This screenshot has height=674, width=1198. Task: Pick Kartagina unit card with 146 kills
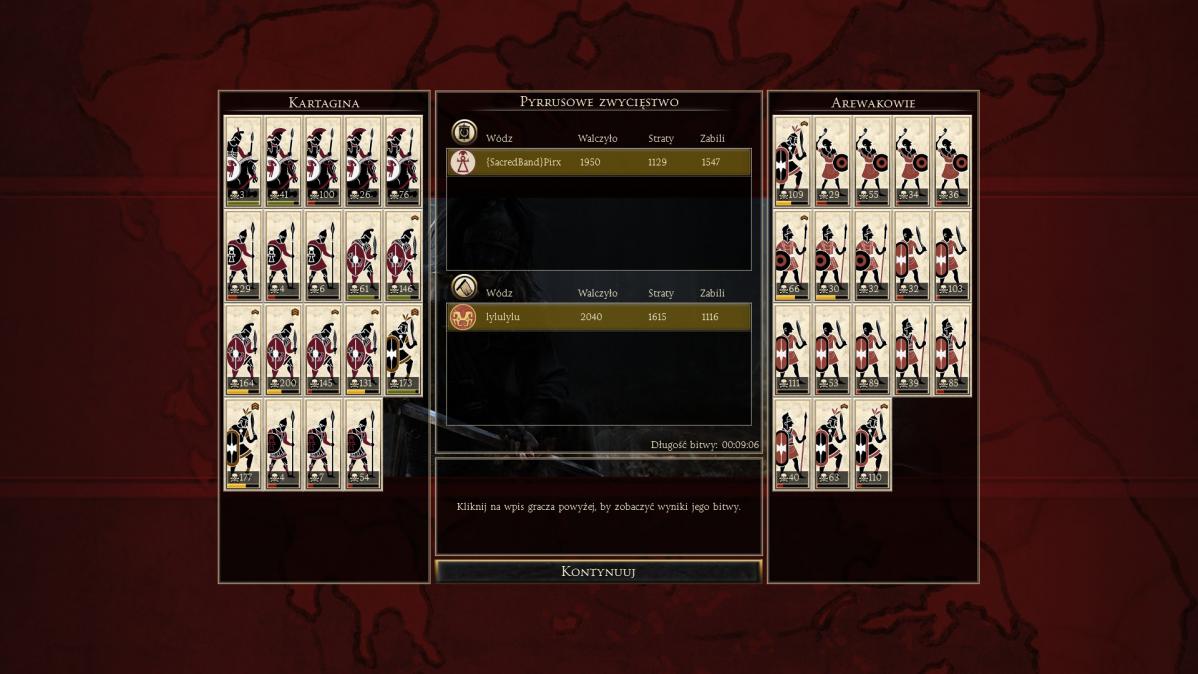tap(403, 256)
